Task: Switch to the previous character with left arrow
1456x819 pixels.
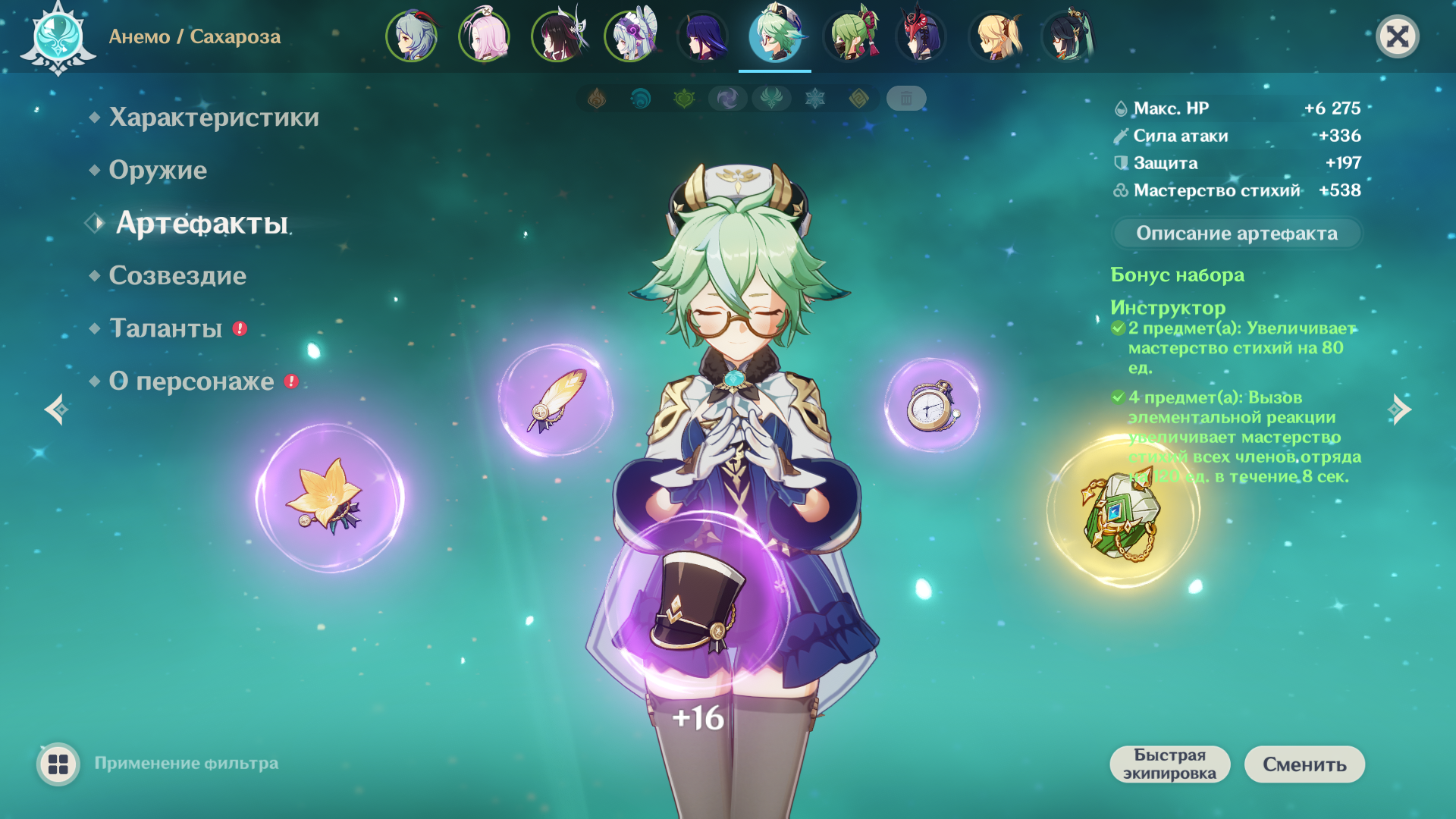Action: pos(56,409)
